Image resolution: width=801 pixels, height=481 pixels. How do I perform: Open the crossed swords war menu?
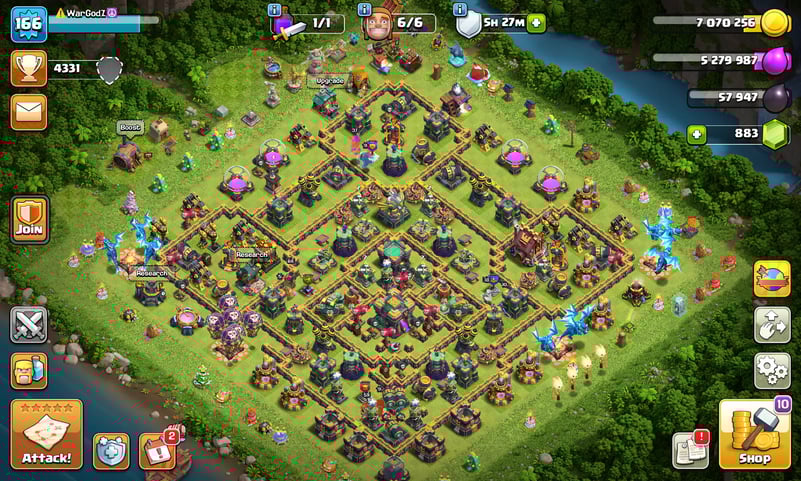29,325
